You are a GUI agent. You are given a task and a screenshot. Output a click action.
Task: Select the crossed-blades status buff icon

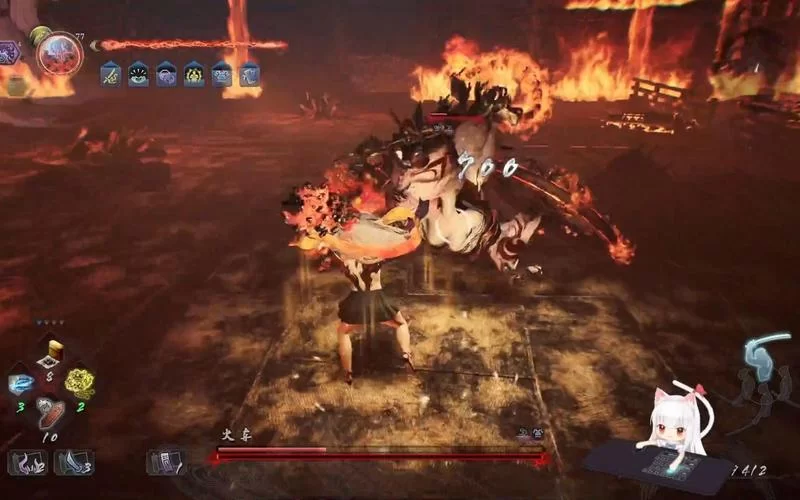(110, 73)
